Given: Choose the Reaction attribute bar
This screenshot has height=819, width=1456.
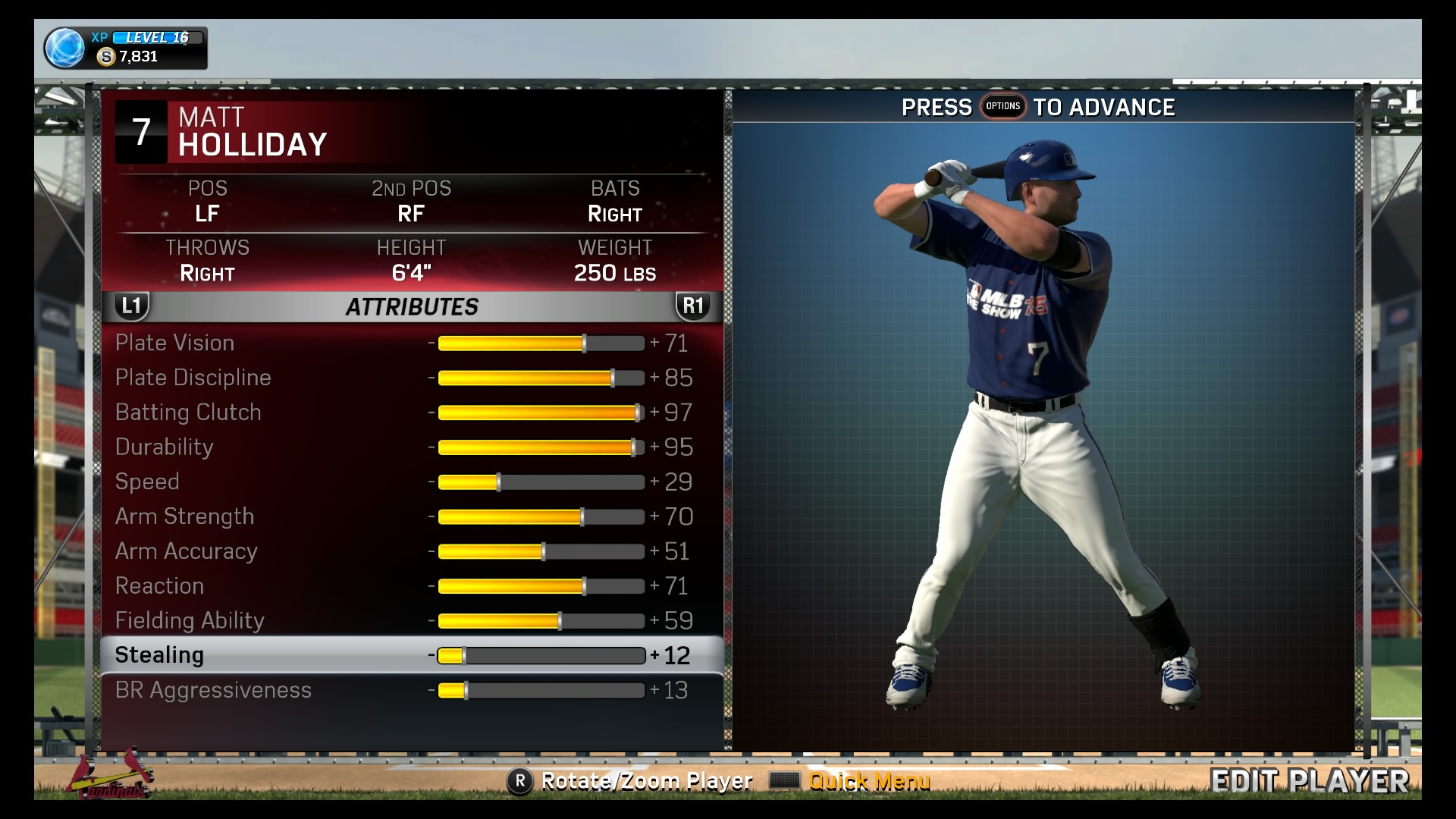Looking at the screenshot, I should pos(541,586).
